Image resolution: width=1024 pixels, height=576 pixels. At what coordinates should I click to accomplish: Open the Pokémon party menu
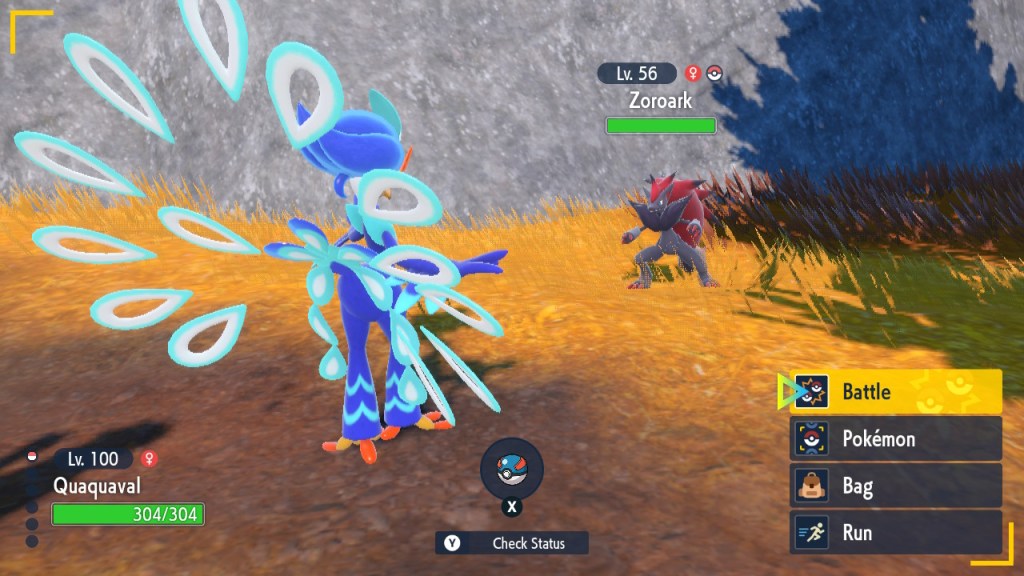[x=896, y=439]
